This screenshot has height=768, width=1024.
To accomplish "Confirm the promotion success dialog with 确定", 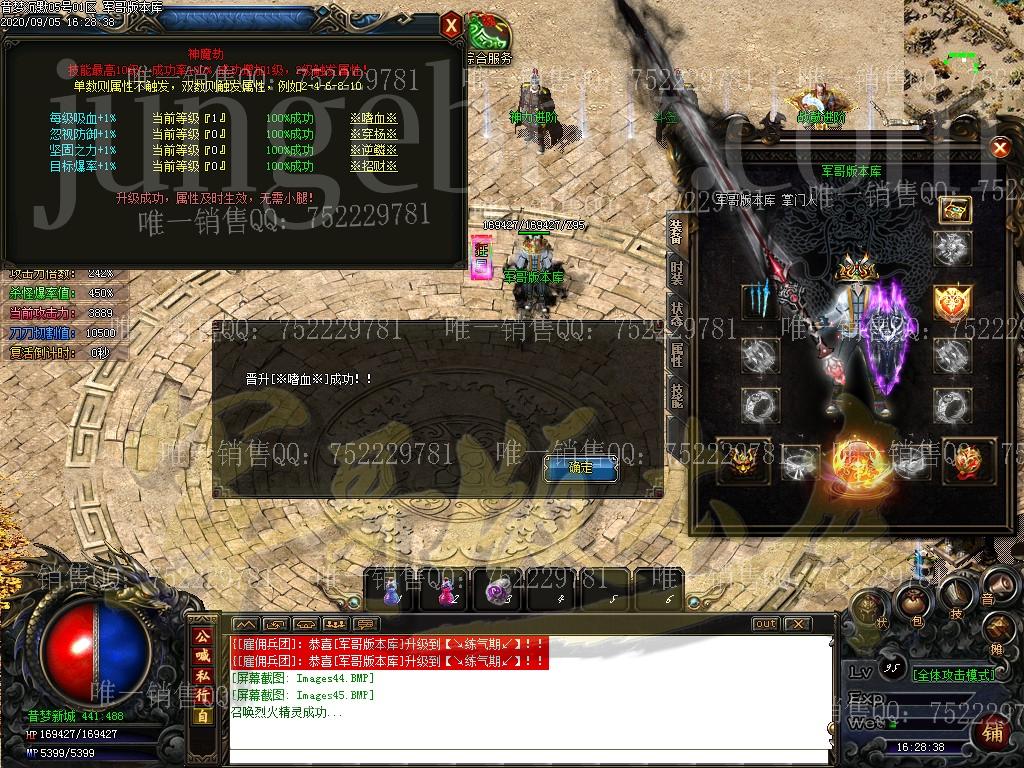I will tap(580, 467).
